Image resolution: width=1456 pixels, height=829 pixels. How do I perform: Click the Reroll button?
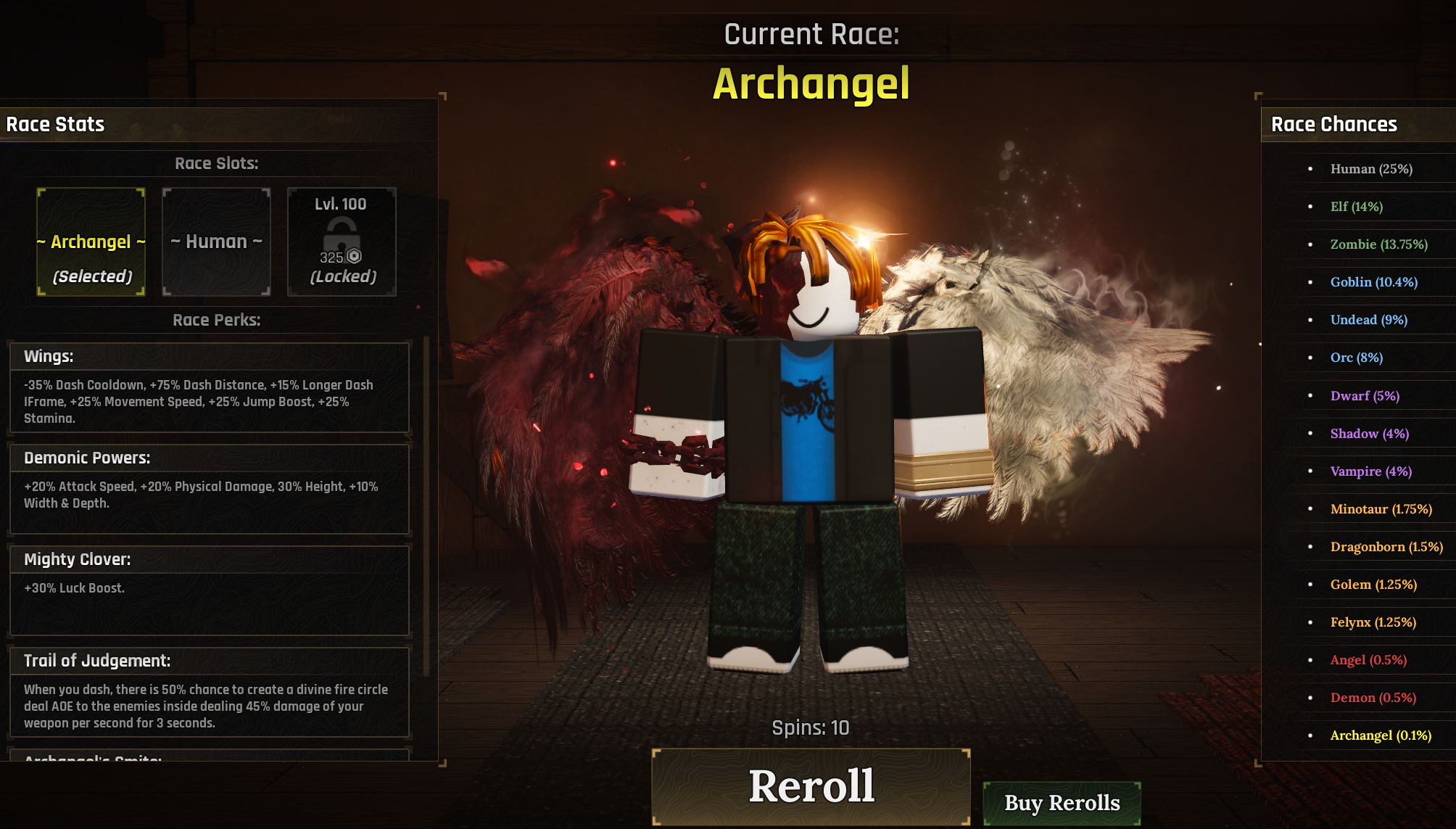tap(811, 786)
